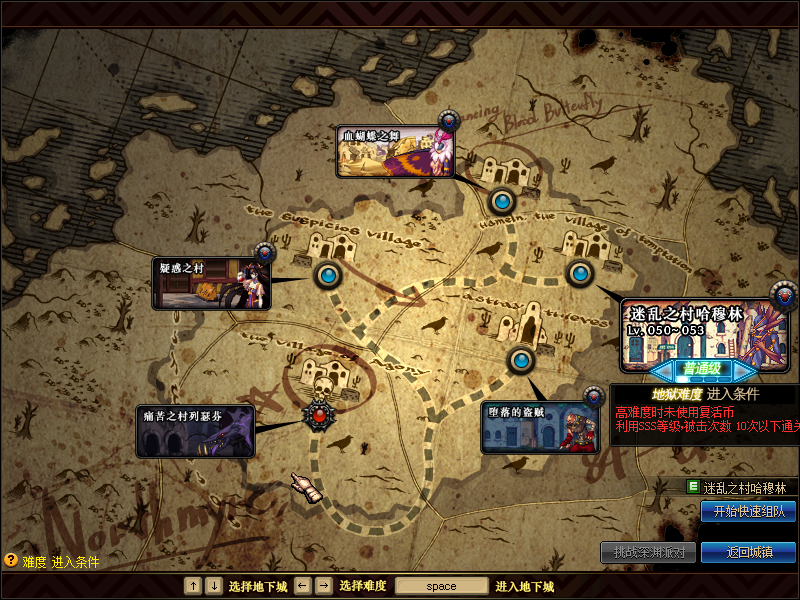Click the red skull node for 痛苦之村列瑟芬
Image resolution: width=800 pixels, height=600 pixels.
coord(319,412)
